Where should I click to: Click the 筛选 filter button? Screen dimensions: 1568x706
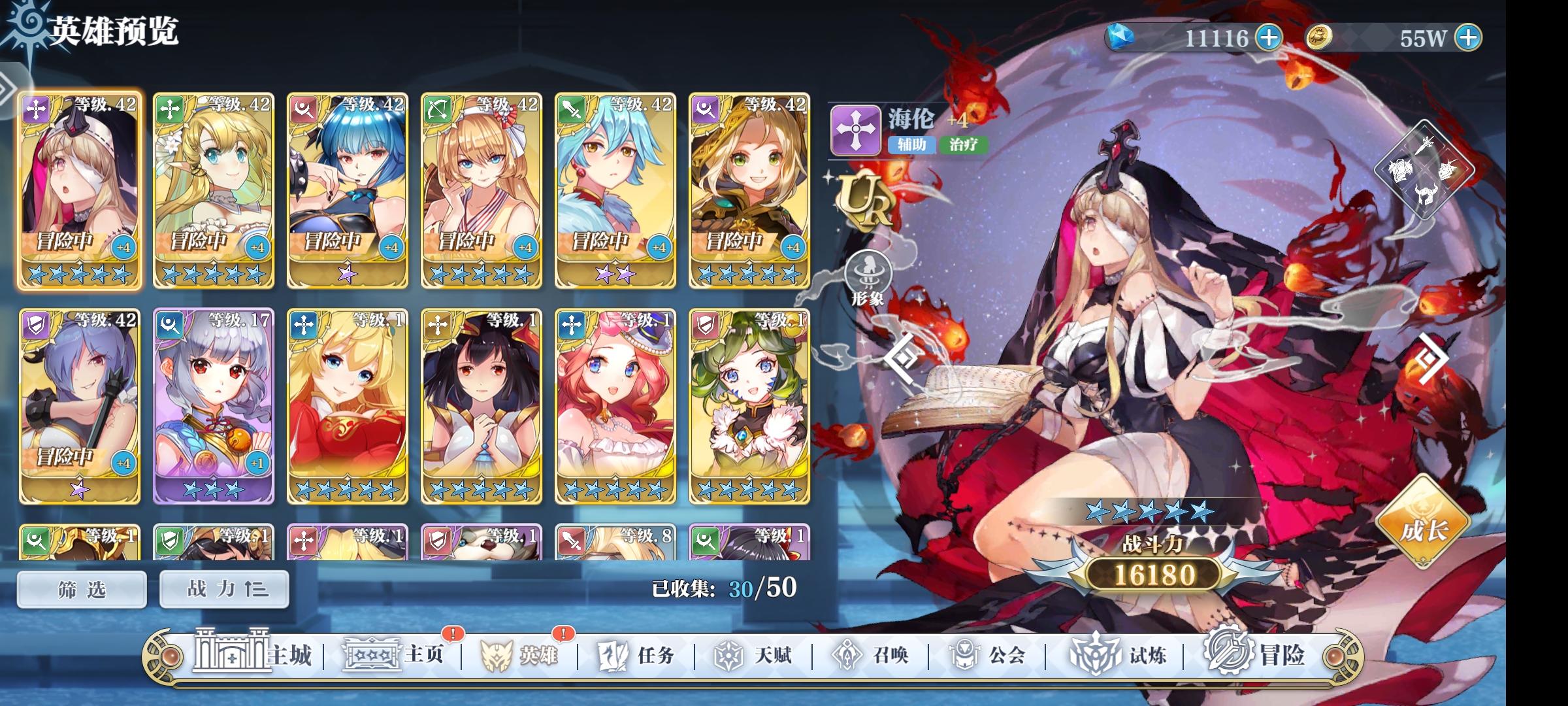coord(81,588)
